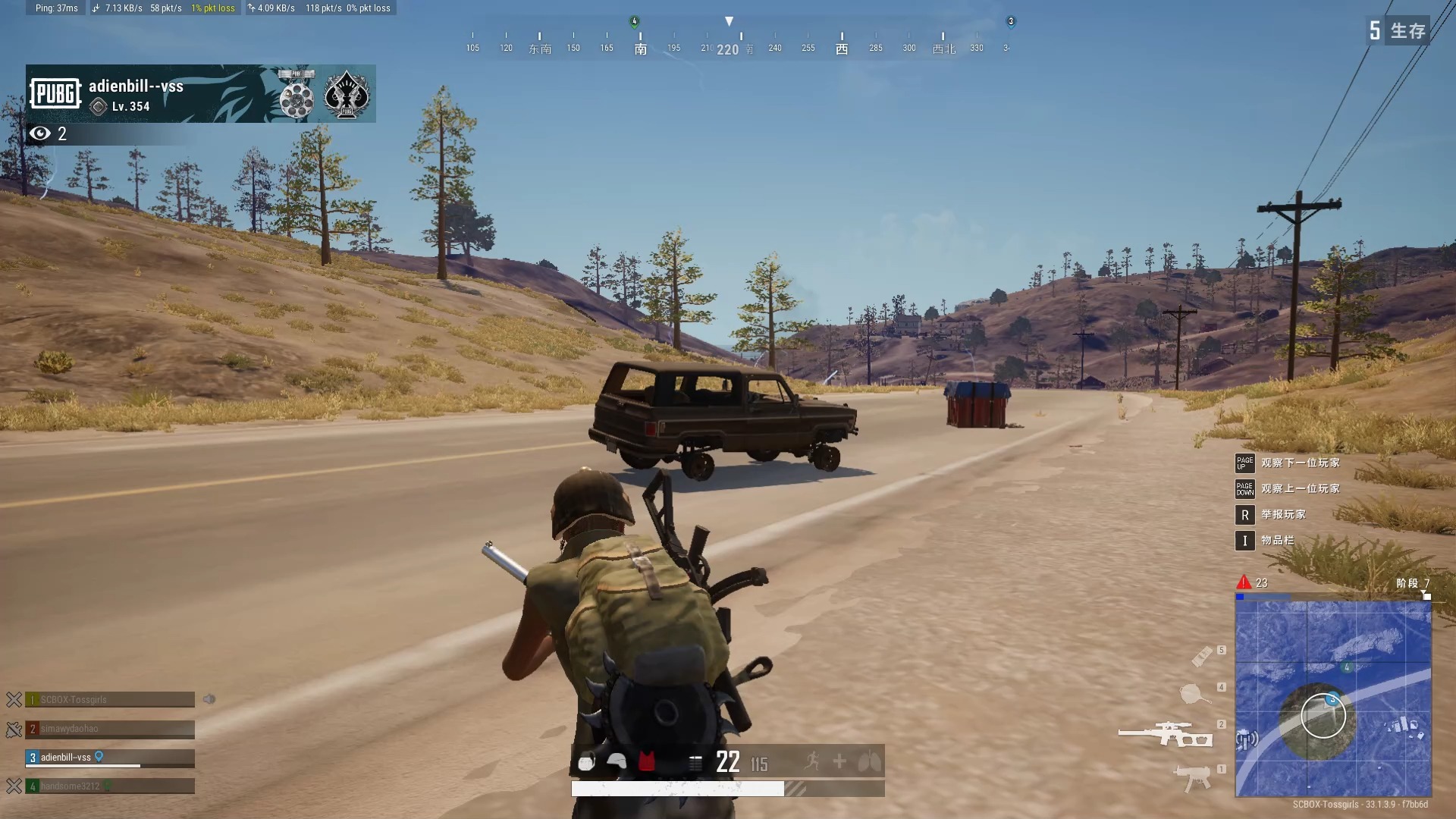Switch to the submachine gun in slot 1
Screen dimensions: 1456x819
(x=1193, y=778)
